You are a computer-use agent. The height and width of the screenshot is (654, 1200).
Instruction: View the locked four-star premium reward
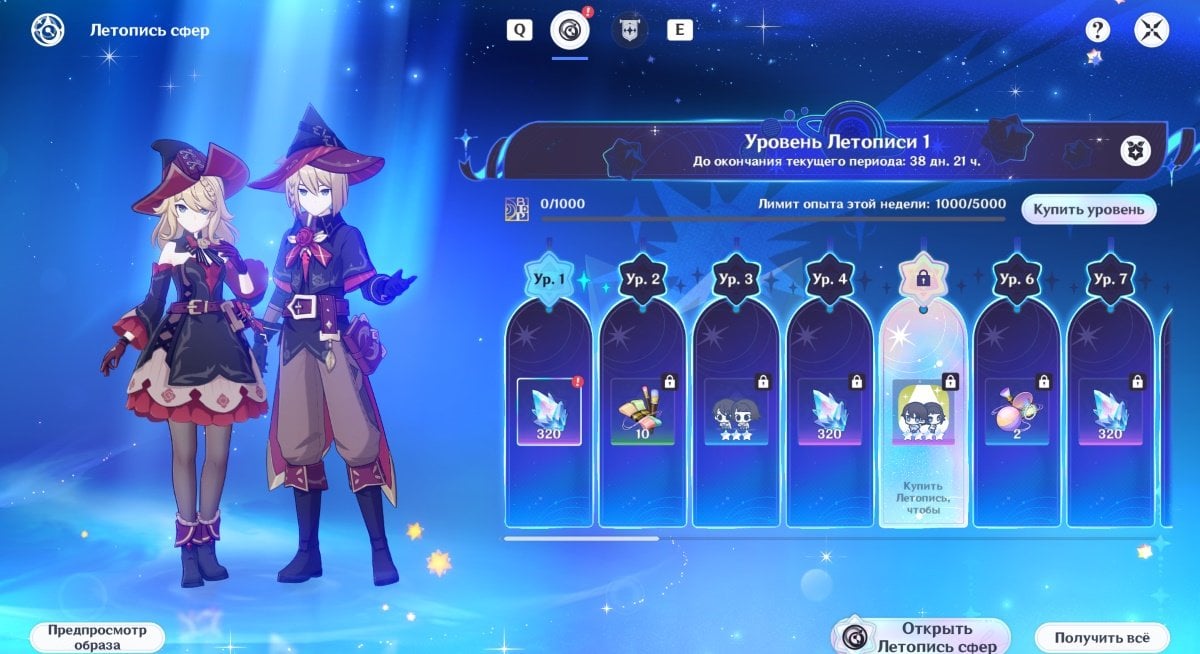click(x=923, y=411)
